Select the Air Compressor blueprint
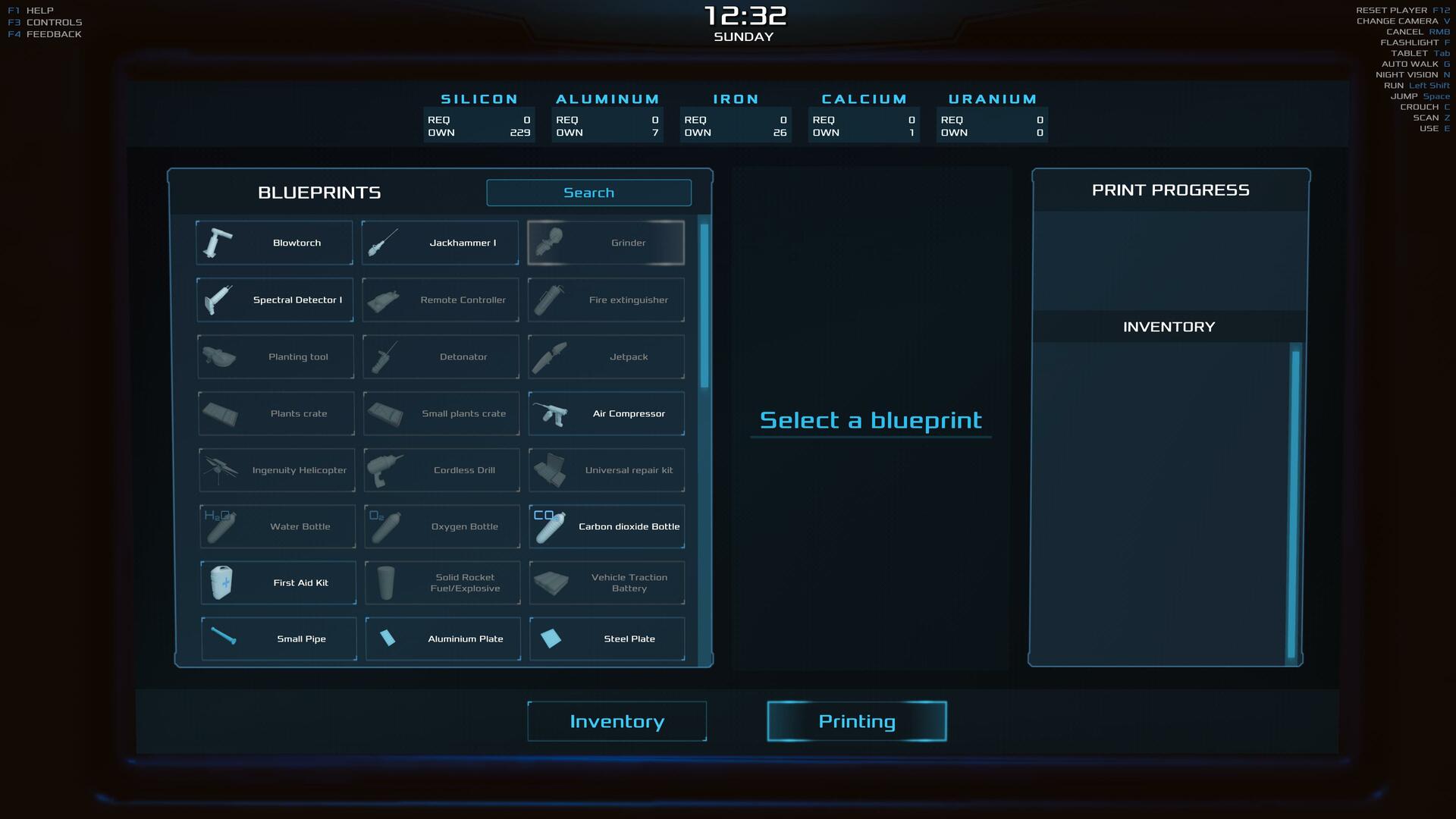This screenshot has width=1456, height=819. click(x=607, y=413)
